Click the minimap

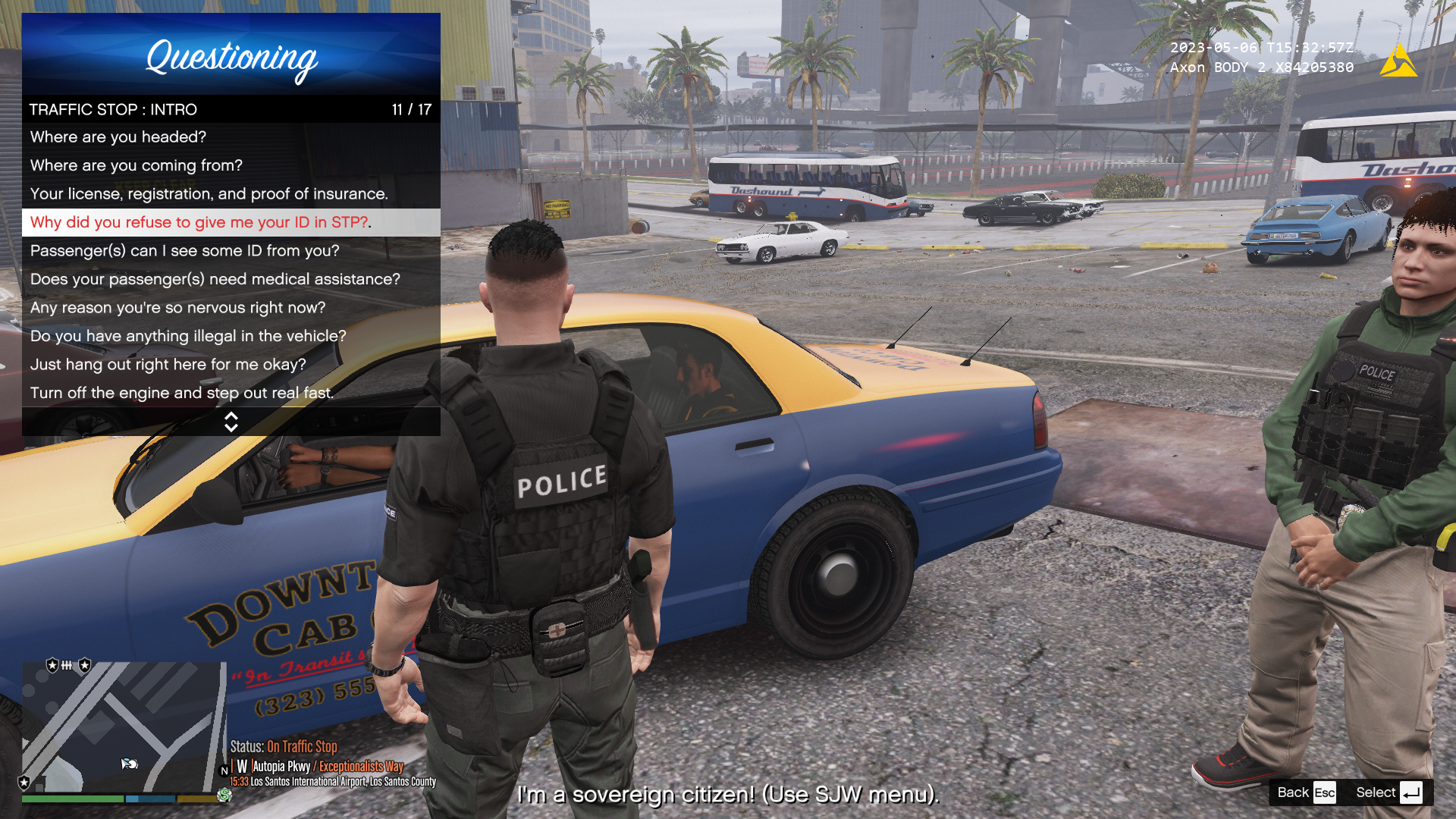[x=123, y=726]
